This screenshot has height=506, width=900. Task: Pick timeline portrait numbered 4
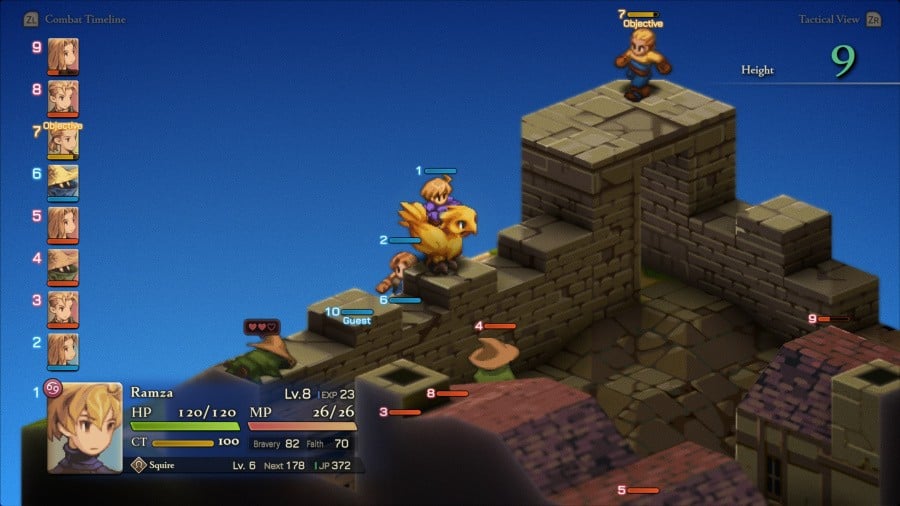[62, 266]
